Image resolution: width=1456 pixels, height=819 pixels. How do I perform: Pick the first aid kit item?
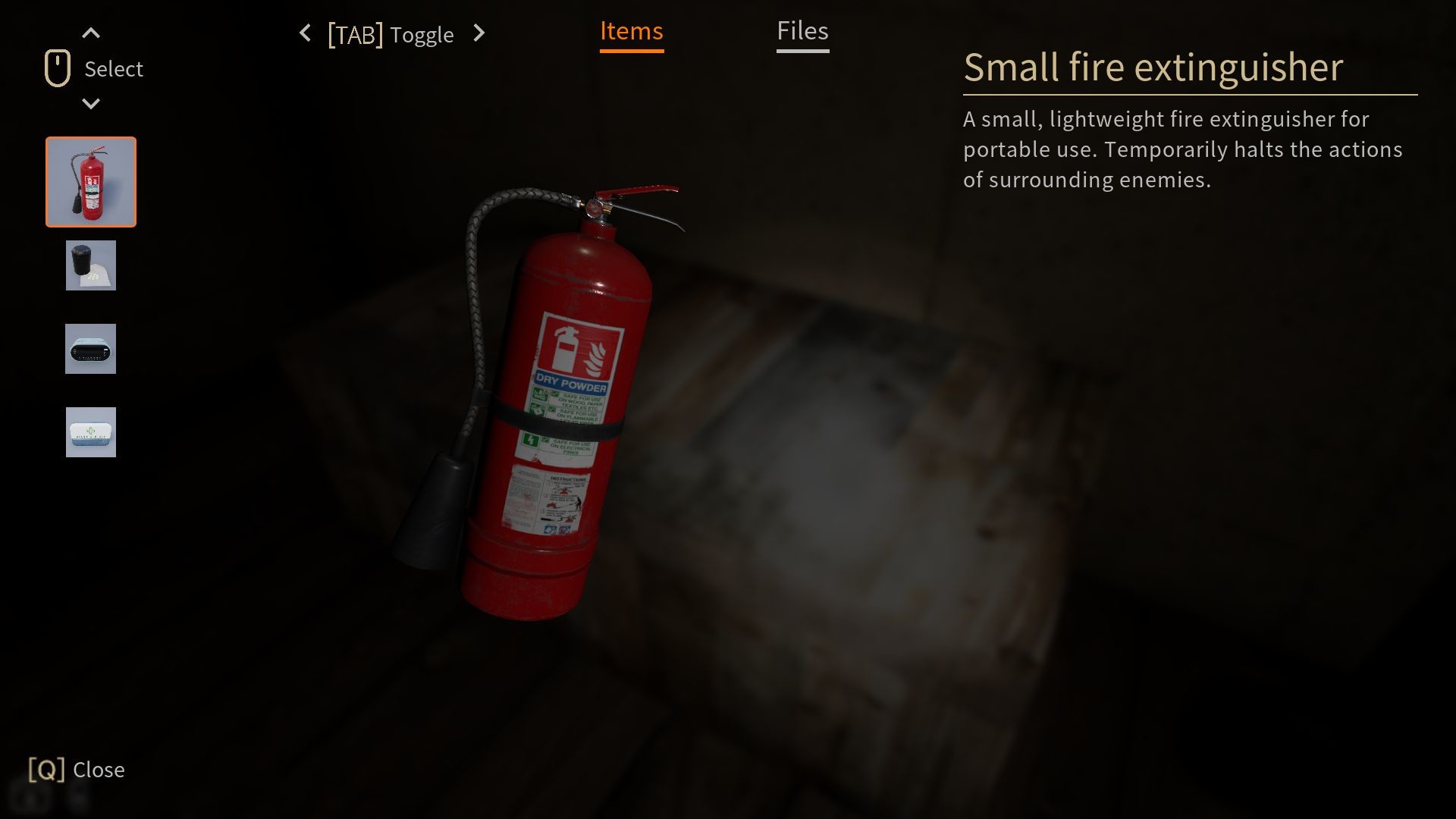tap(91, 432)
